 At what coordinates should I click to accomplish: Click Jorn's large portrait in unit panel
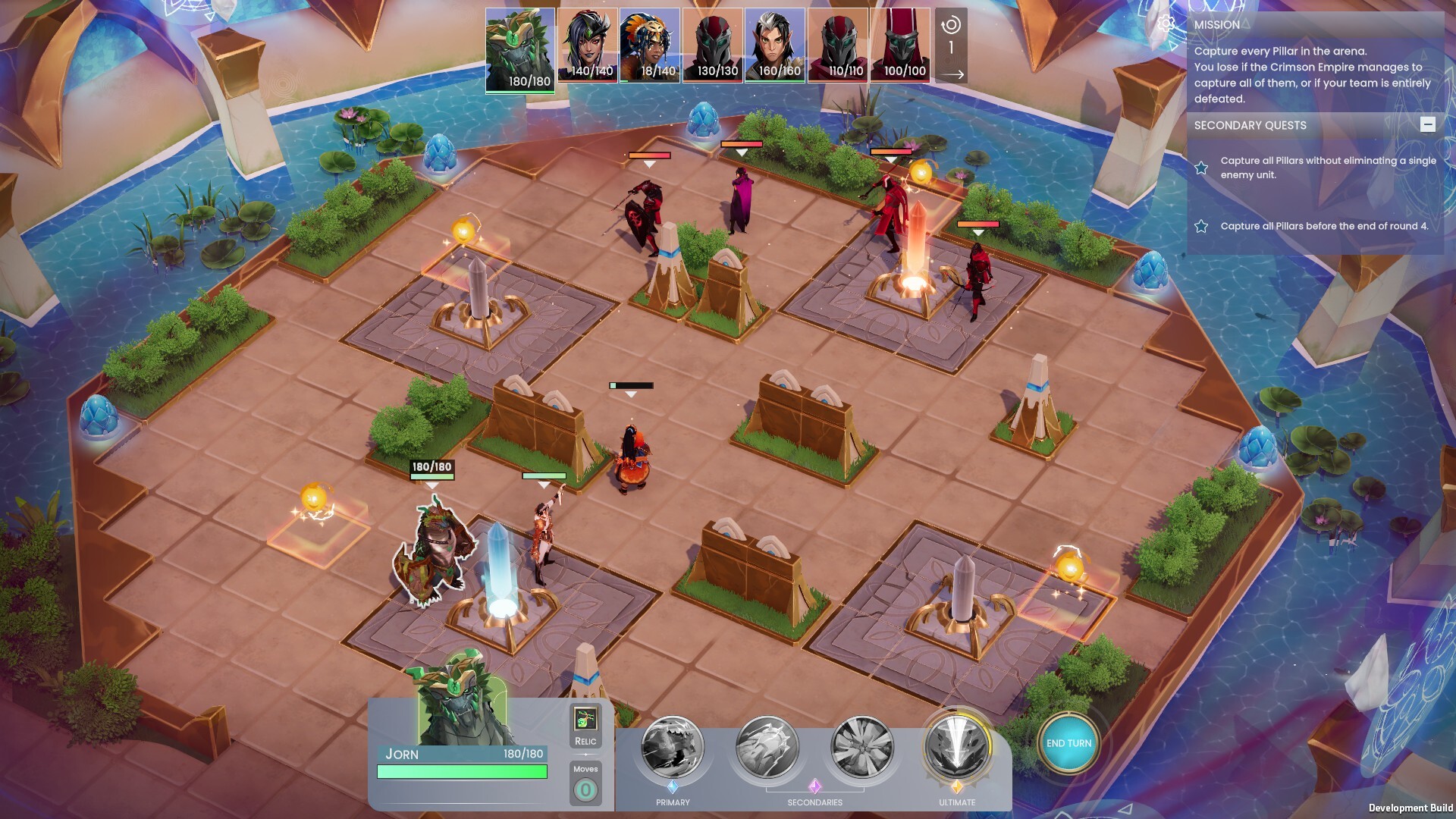tap(463, 701)
